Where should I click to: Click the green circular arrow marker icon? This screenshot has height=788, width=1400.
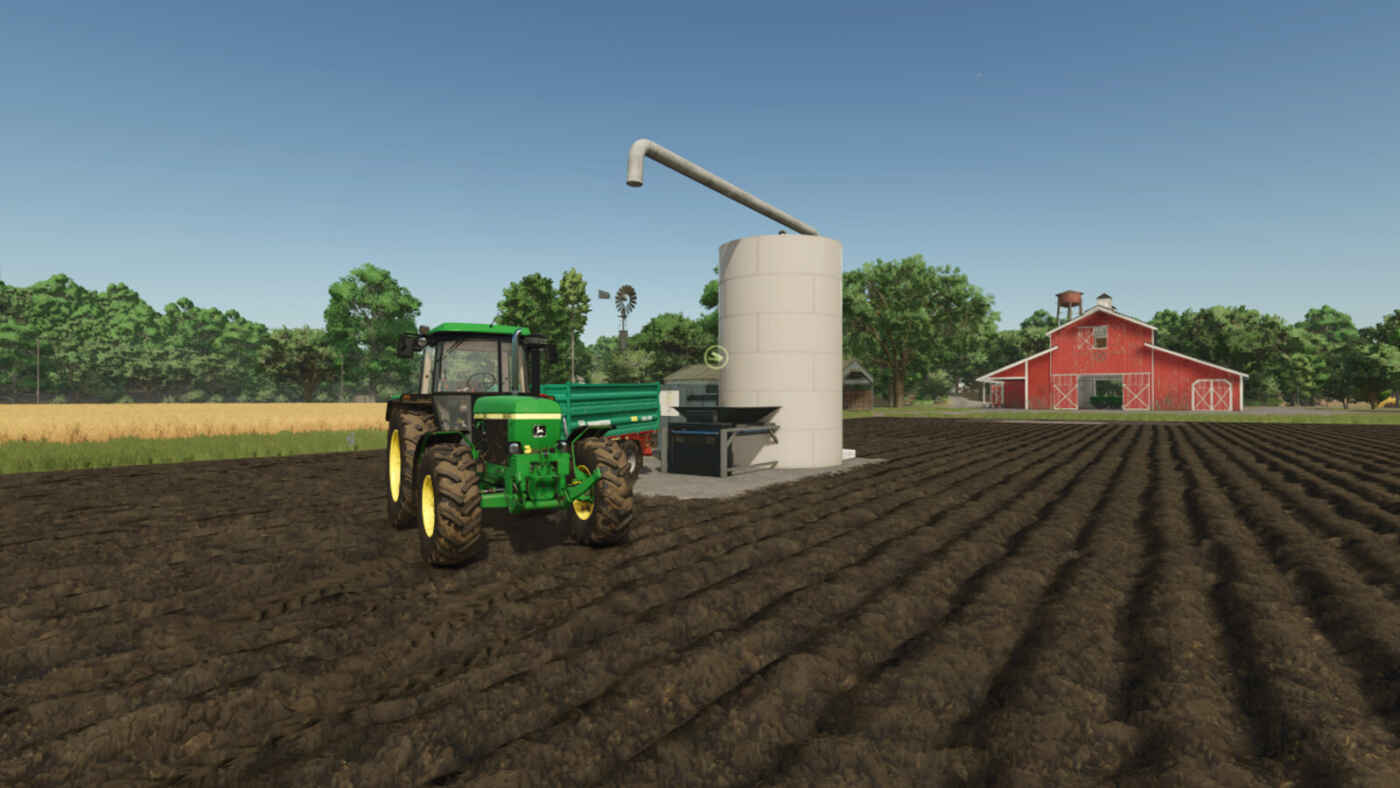tap(715, 357)
